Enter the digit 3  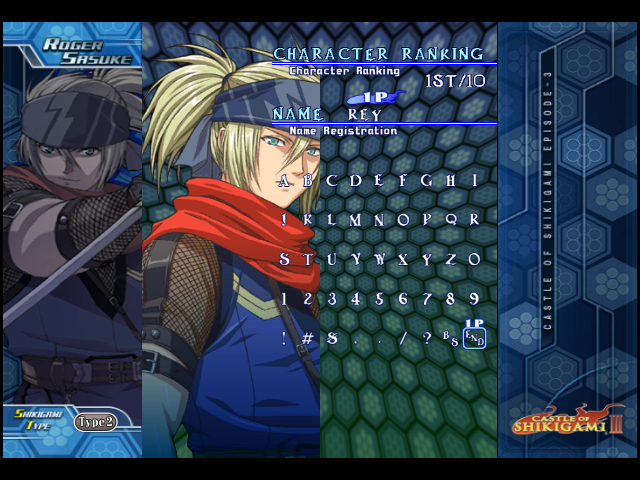pyautogui.click(x=332, y=298)
